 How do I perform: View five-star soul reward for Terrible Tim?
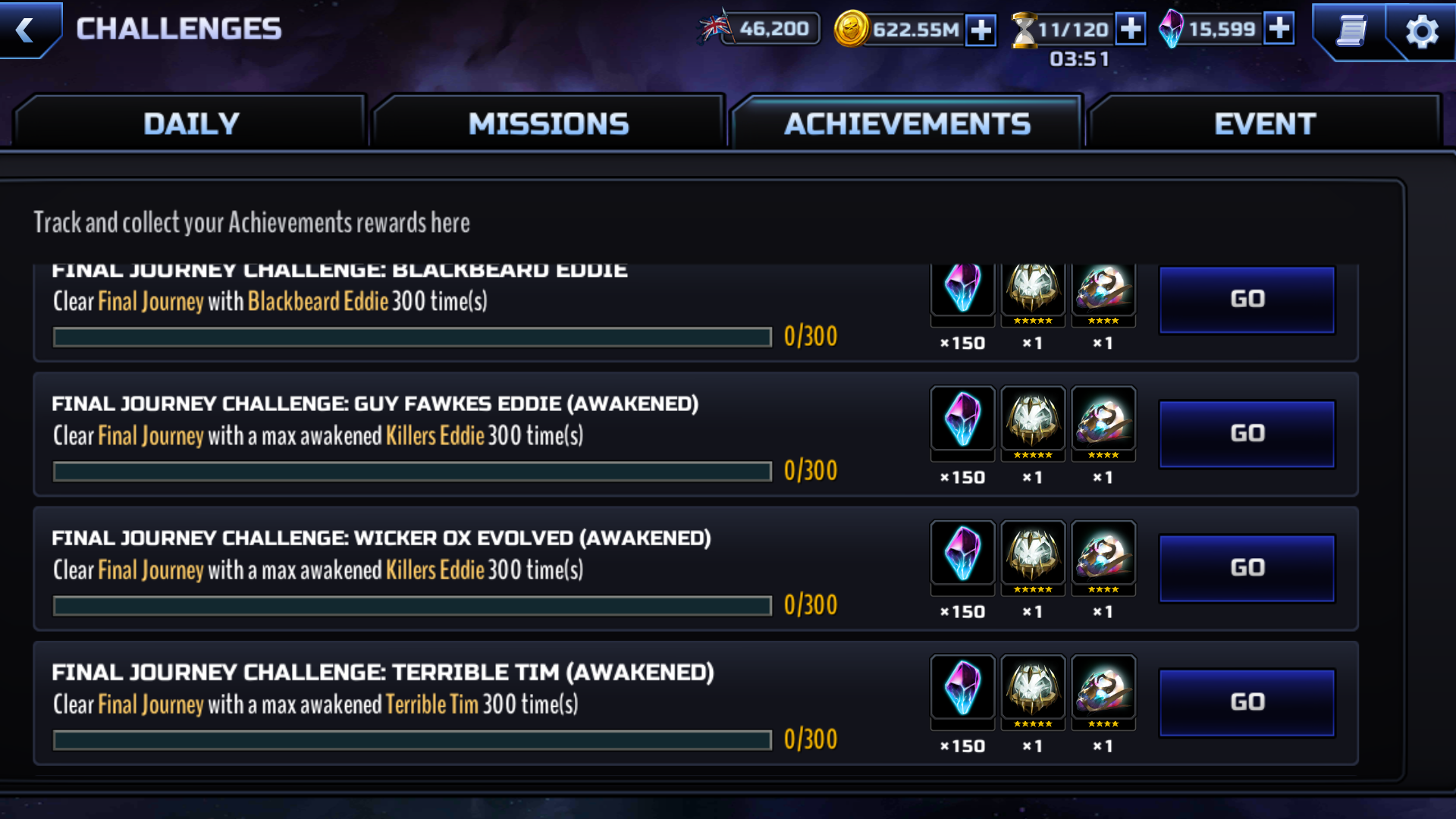[1033, 689]
